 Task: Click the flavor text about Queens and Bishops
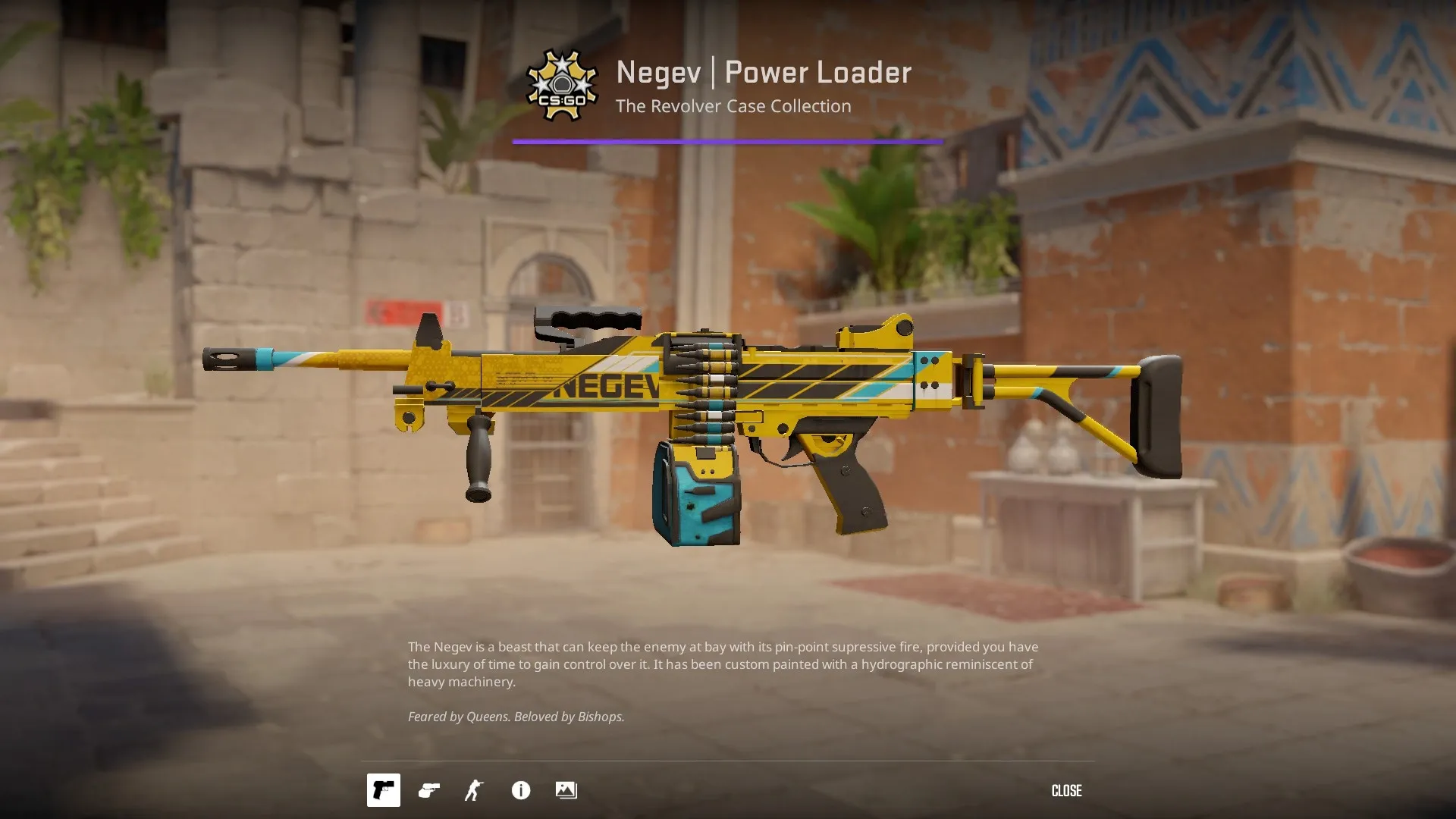click(516, 716)
